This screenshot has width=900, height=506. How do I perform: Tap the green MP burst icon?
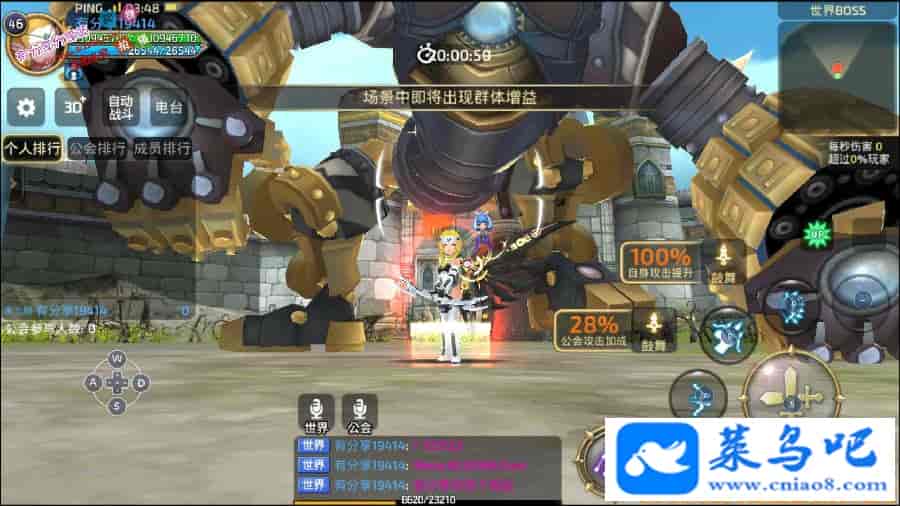pos(819,233)
